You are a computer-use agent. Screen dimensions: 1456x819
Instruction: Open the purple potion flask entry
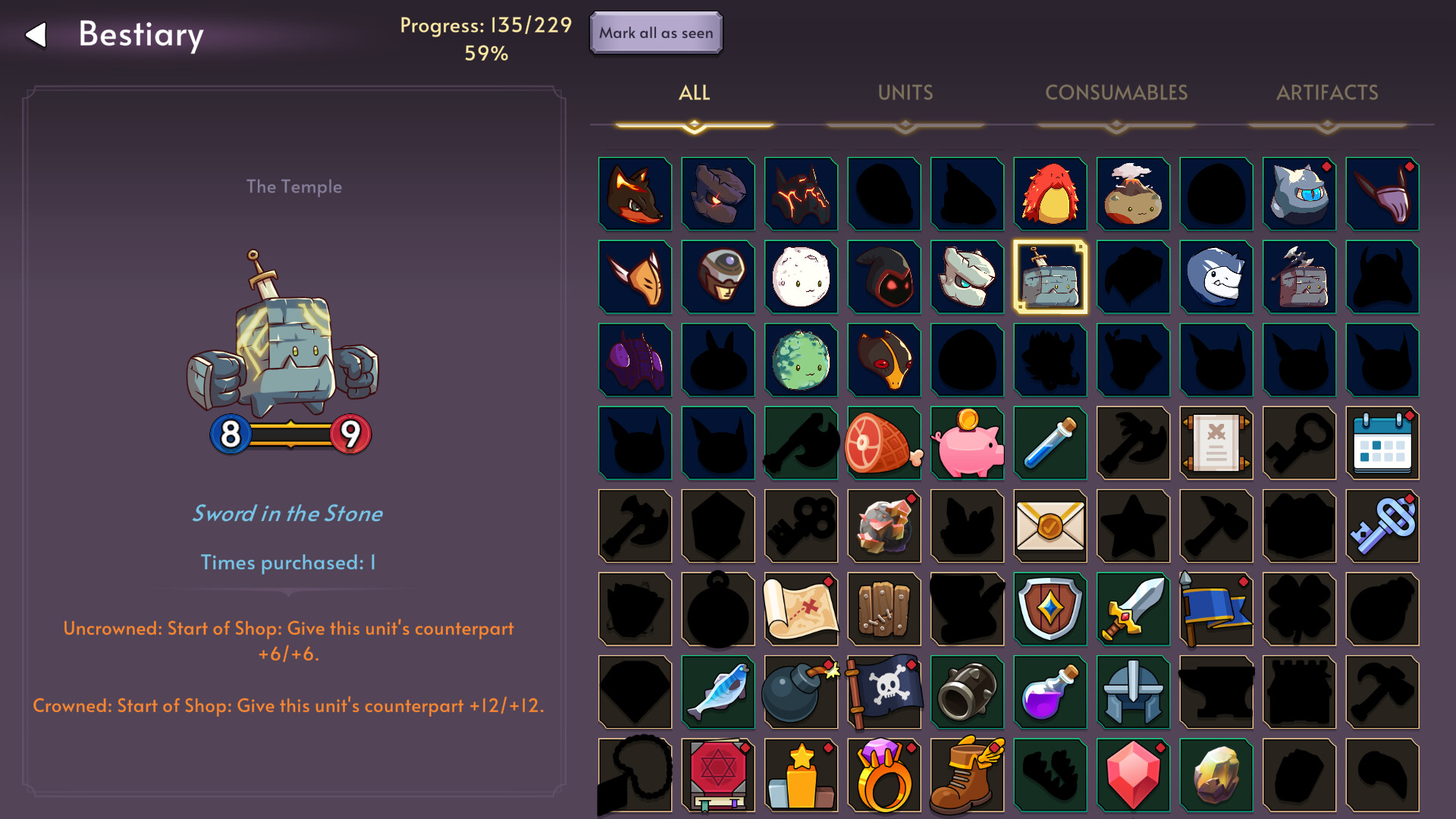(x=1050, y=692)
